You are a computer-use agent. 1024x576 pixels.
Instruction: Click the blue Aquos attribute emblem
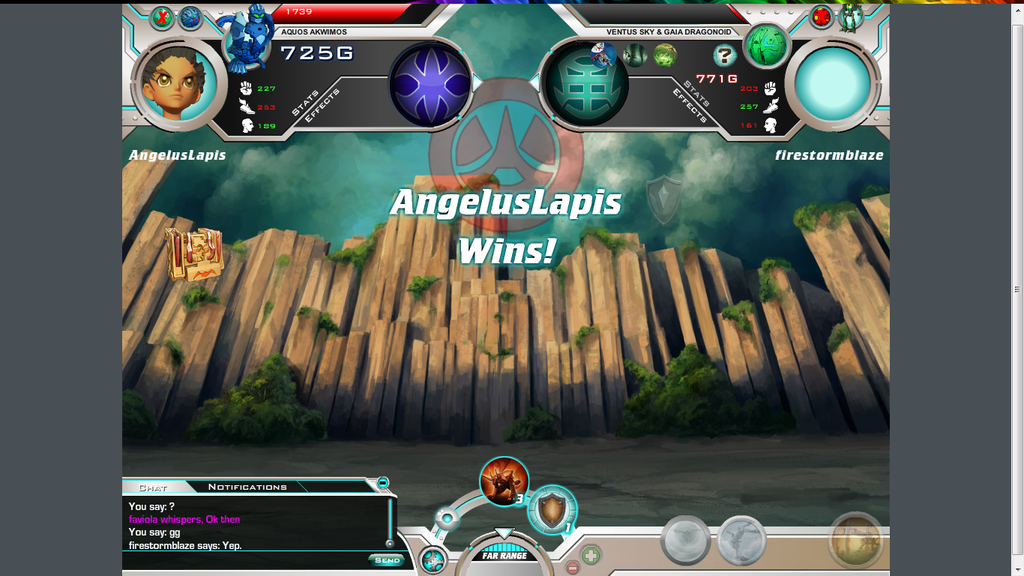point(430,86)
